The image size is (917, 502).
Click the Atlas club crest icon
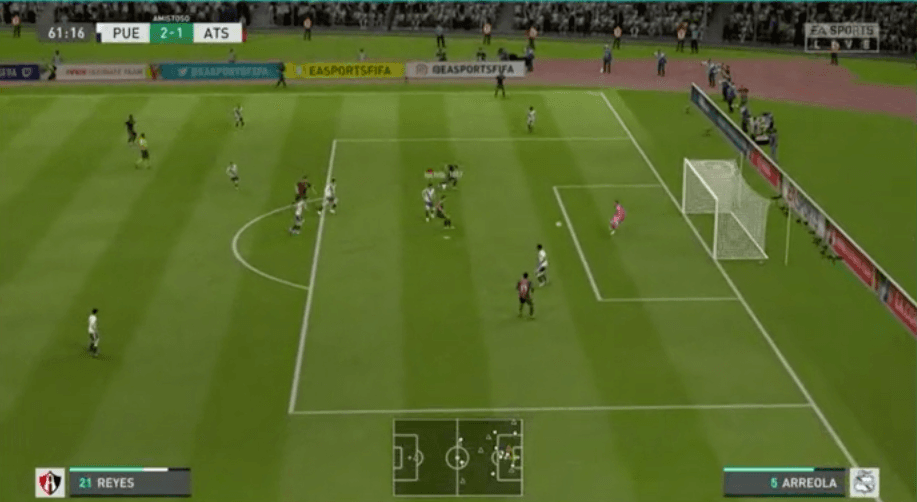coord(50,483)
